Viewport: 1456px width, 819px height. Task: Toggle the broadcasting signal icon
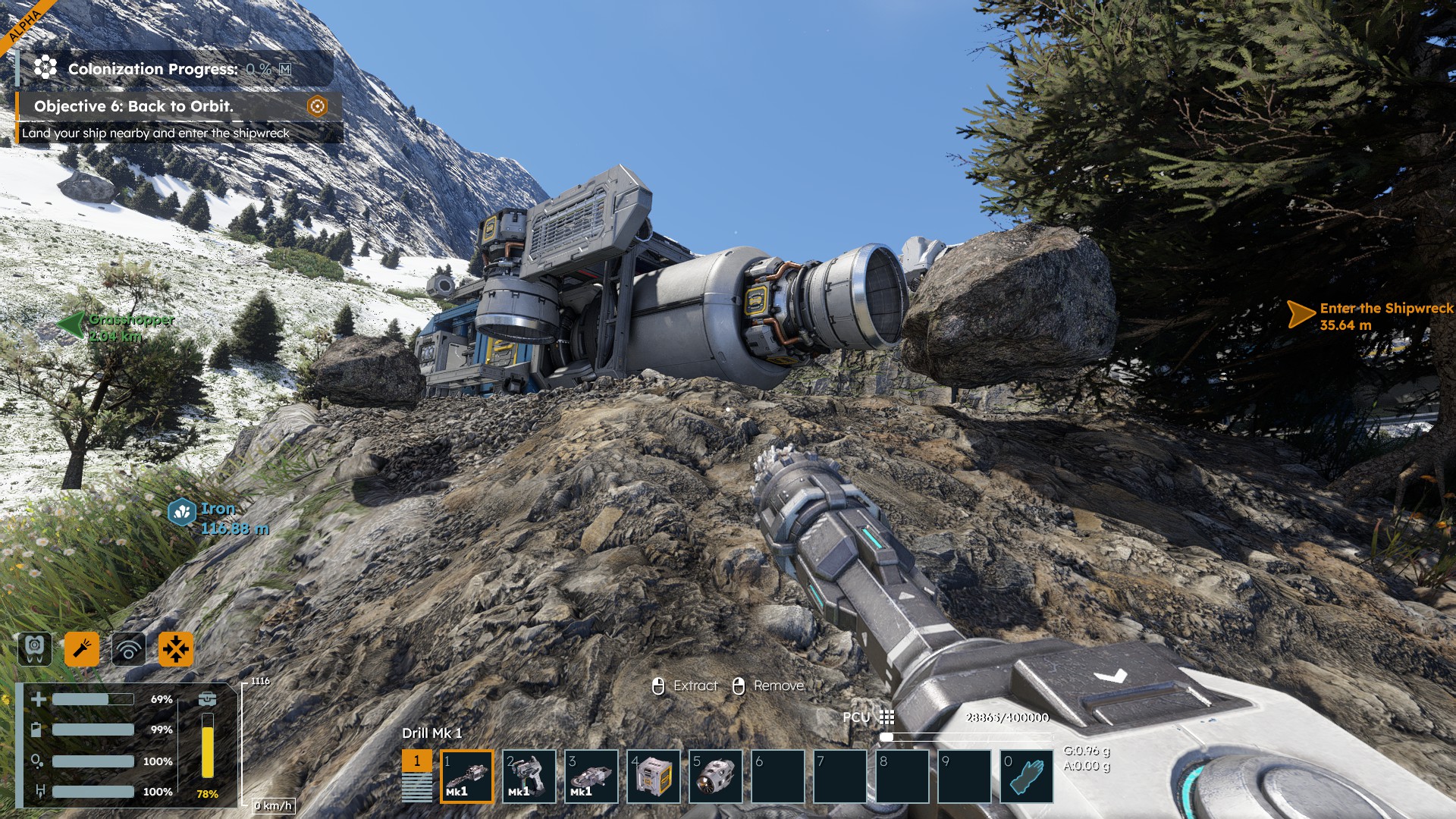point(129,649)
